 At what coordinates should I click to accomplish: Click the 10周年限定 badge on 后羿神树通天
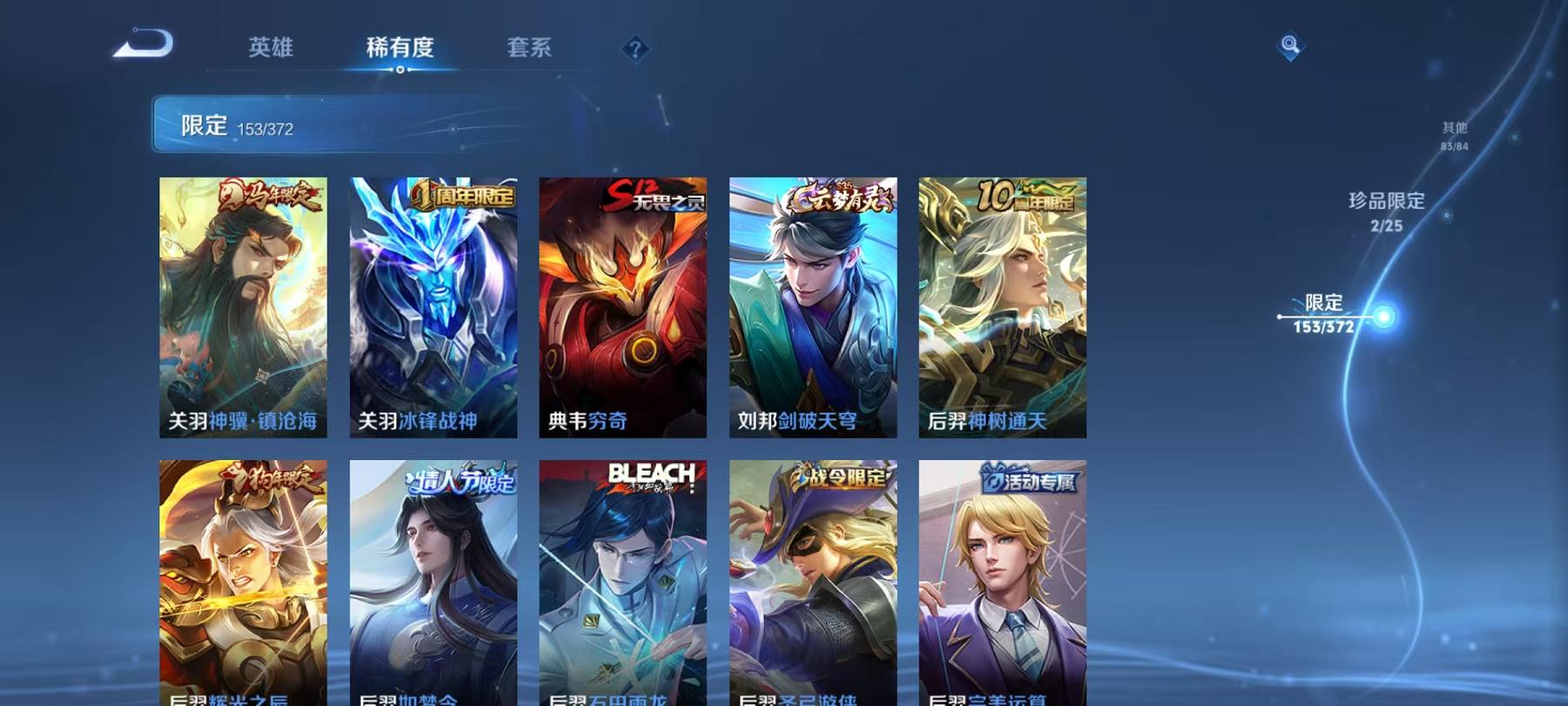click(1024, 197)
